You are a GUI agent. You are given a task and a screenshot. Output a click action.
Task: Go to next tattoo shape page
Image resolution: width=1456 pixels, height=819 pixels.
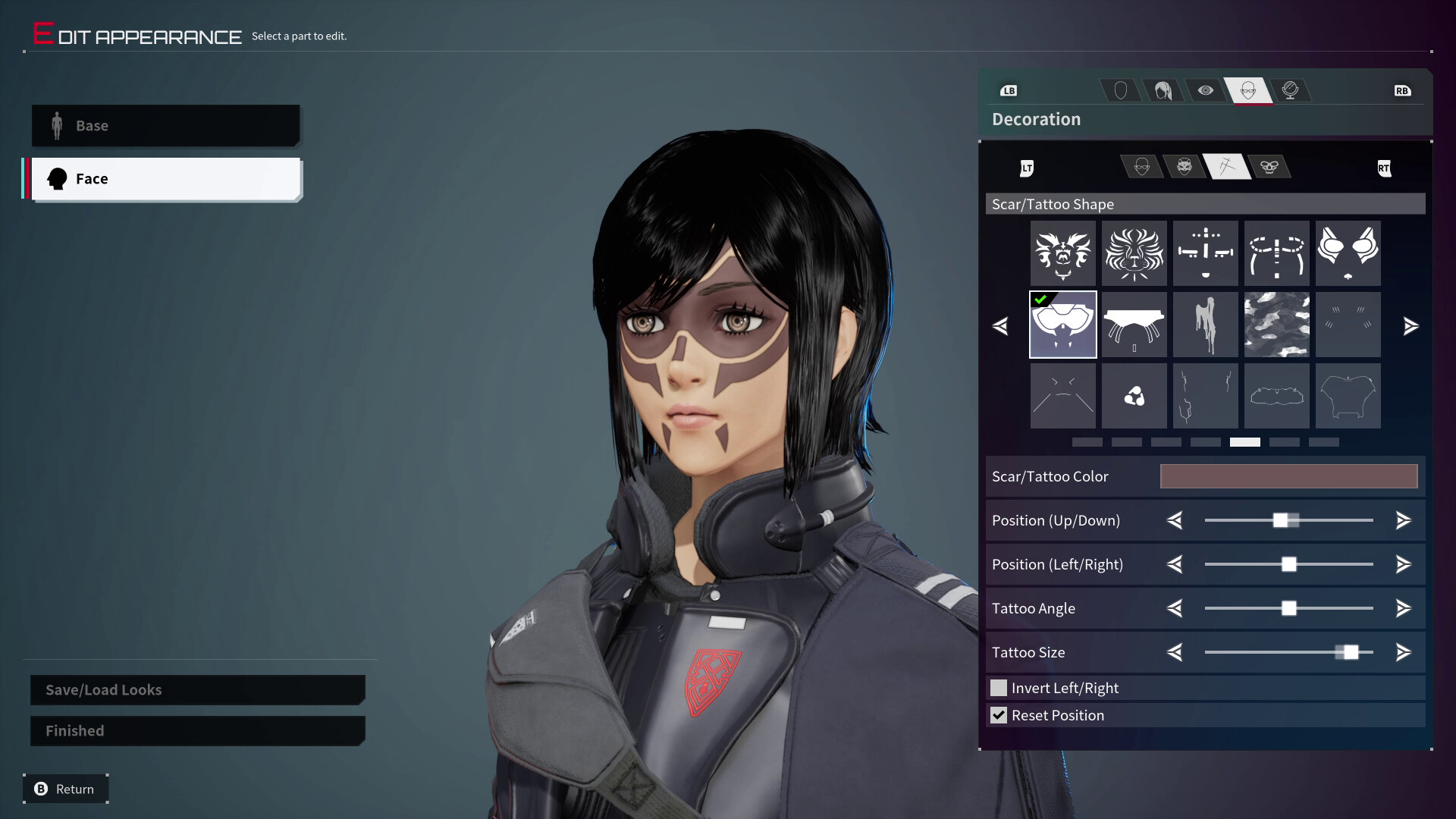click(1410, 326)
